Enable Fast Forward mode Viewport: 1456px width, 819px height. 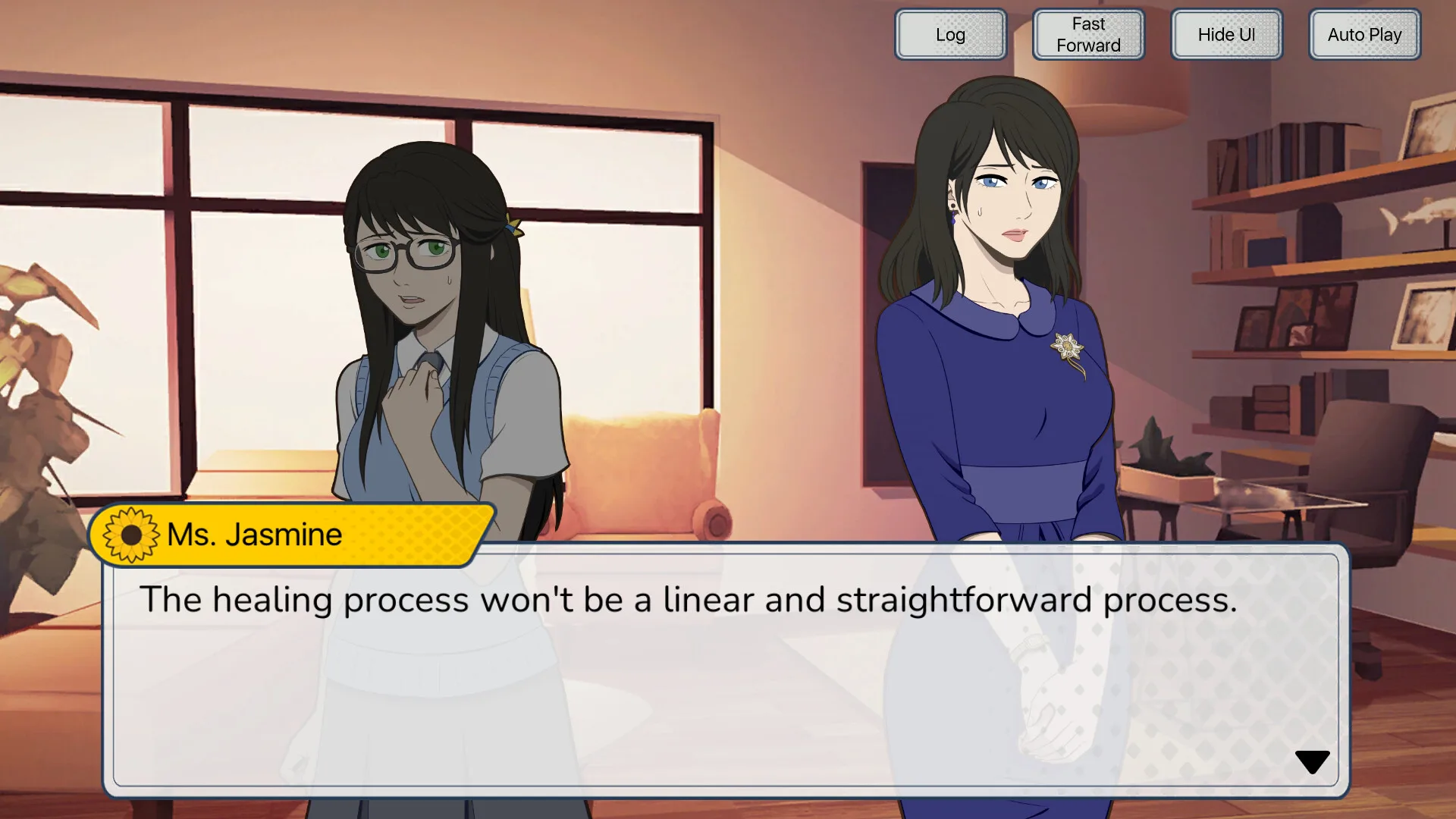pyautogui.click(x=1087, y=34)
